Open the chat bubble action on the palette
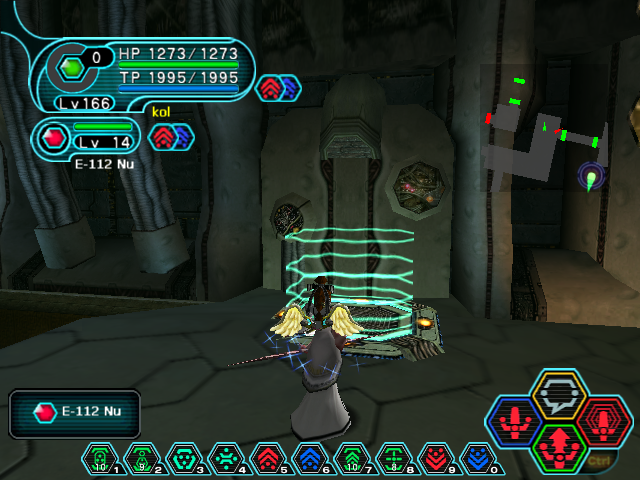Image resolution: width=640 pixels, height=480 pixels. click(x=559, y=394)
